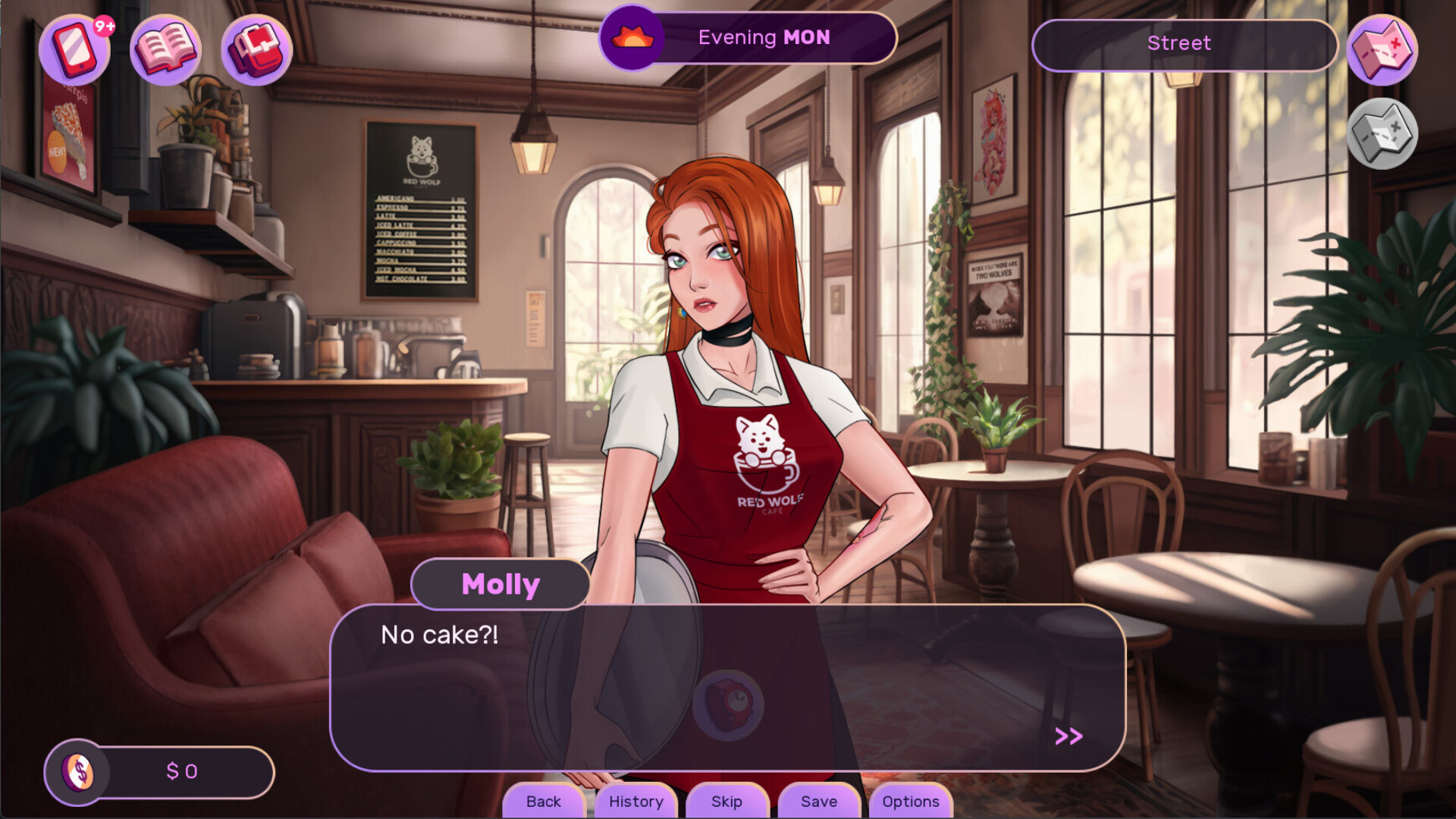
Task: Open the backpack inventory
Action: tap(256, 49)
